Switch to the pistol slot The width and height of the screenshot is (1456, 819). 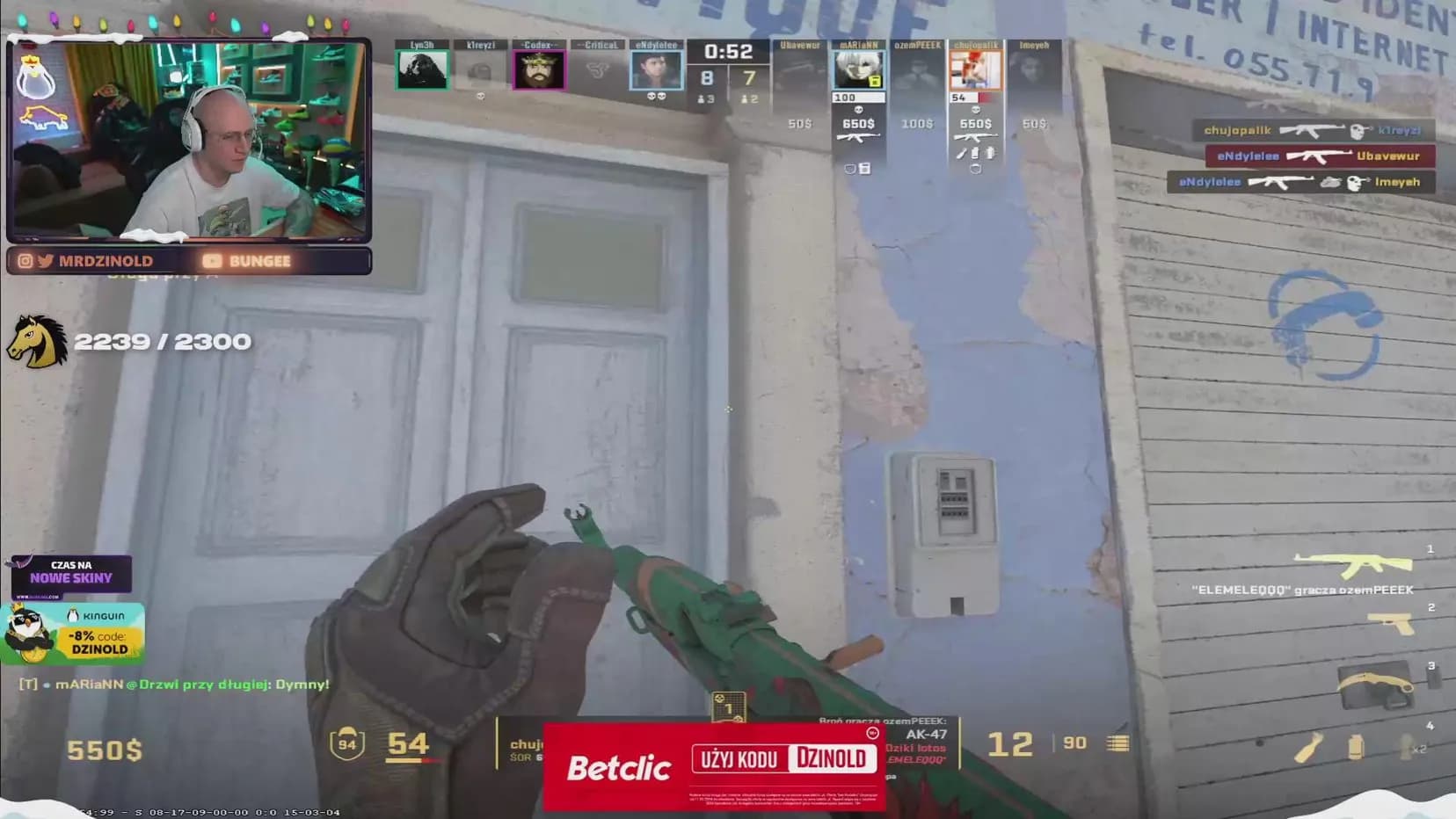(1393, 623)
